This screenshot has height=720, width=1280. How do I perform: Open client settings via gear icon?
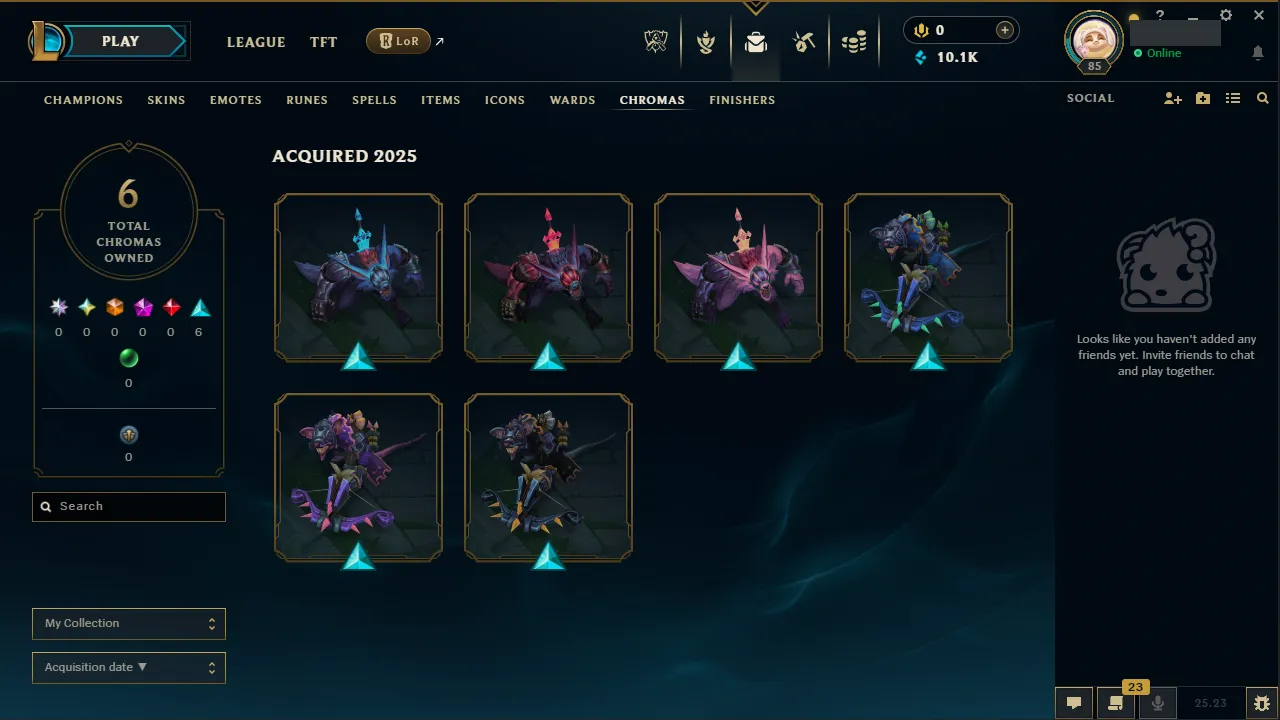(1225, 15)
